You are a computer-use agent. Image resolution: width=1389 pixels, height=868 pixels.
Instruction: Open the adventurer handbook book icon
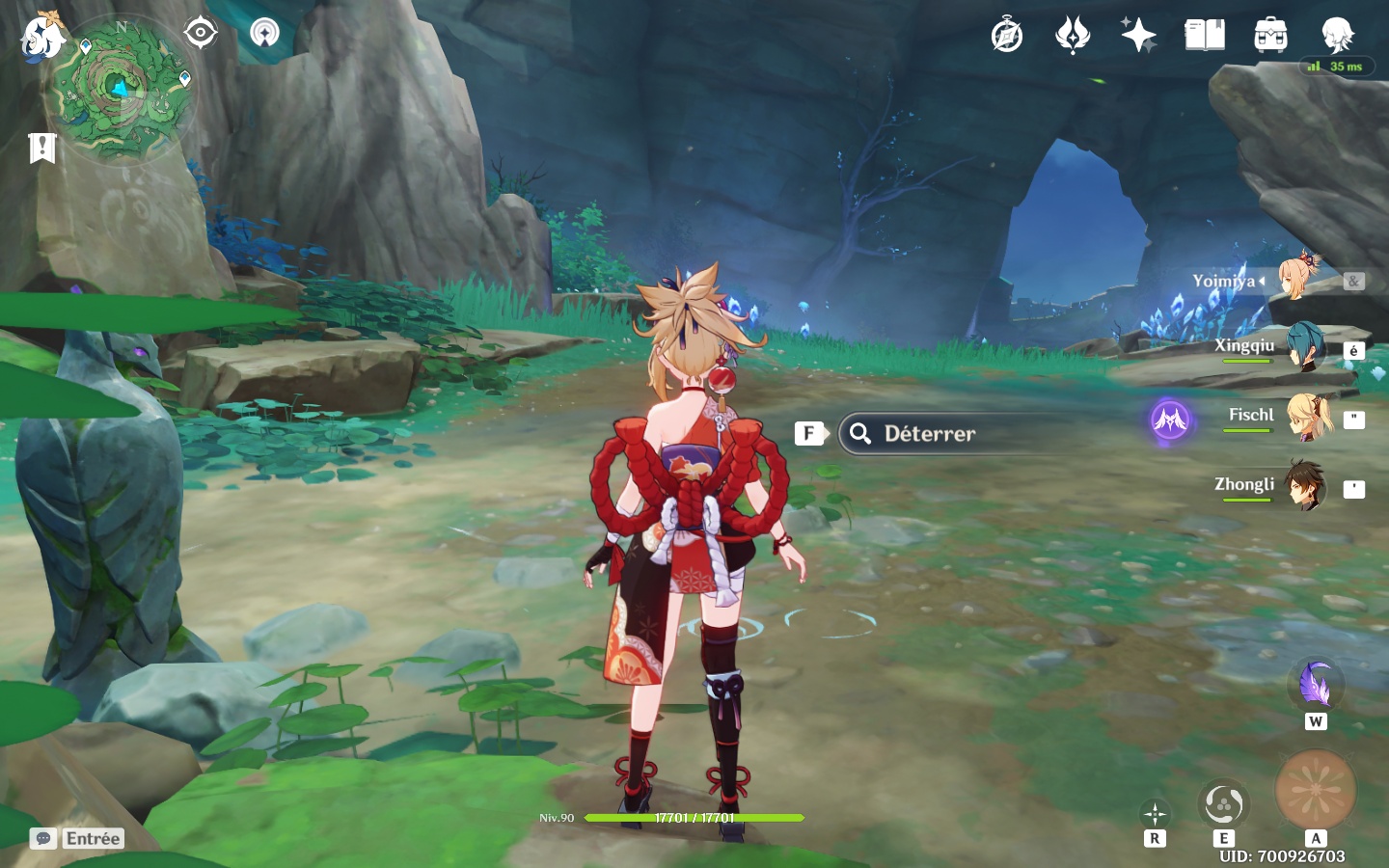[1205, 36]
